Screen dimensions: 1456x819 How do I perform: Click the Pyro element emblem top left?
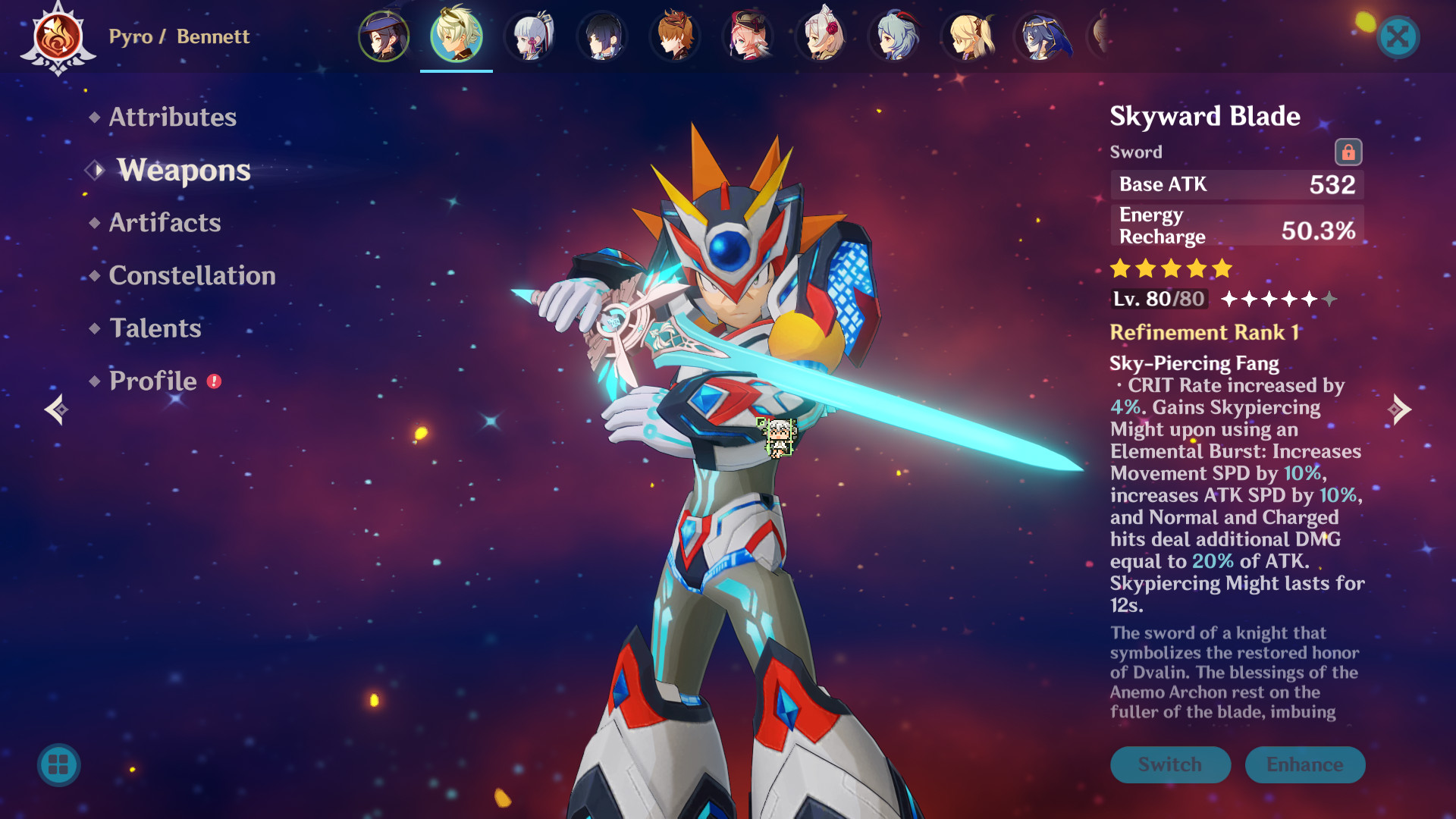(57, 36)
